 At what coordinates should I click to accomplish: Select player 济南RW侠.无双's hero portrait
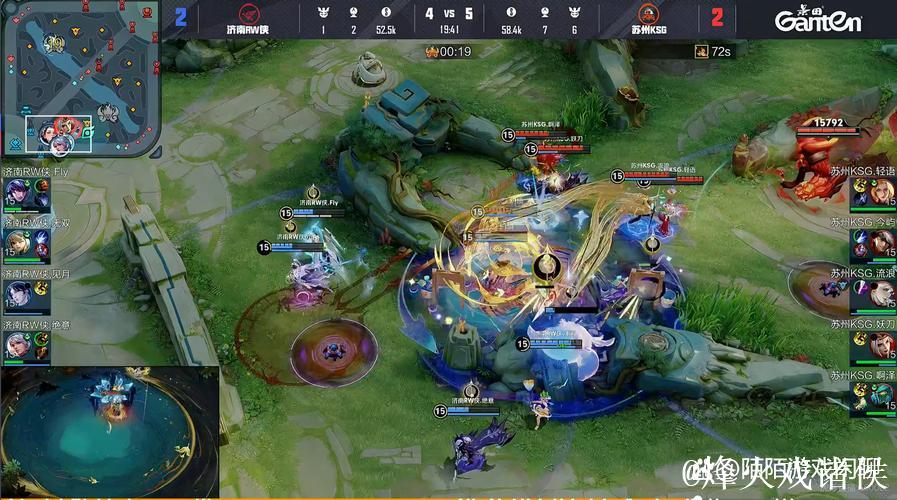pyautogui.click(x=17, y=244)
